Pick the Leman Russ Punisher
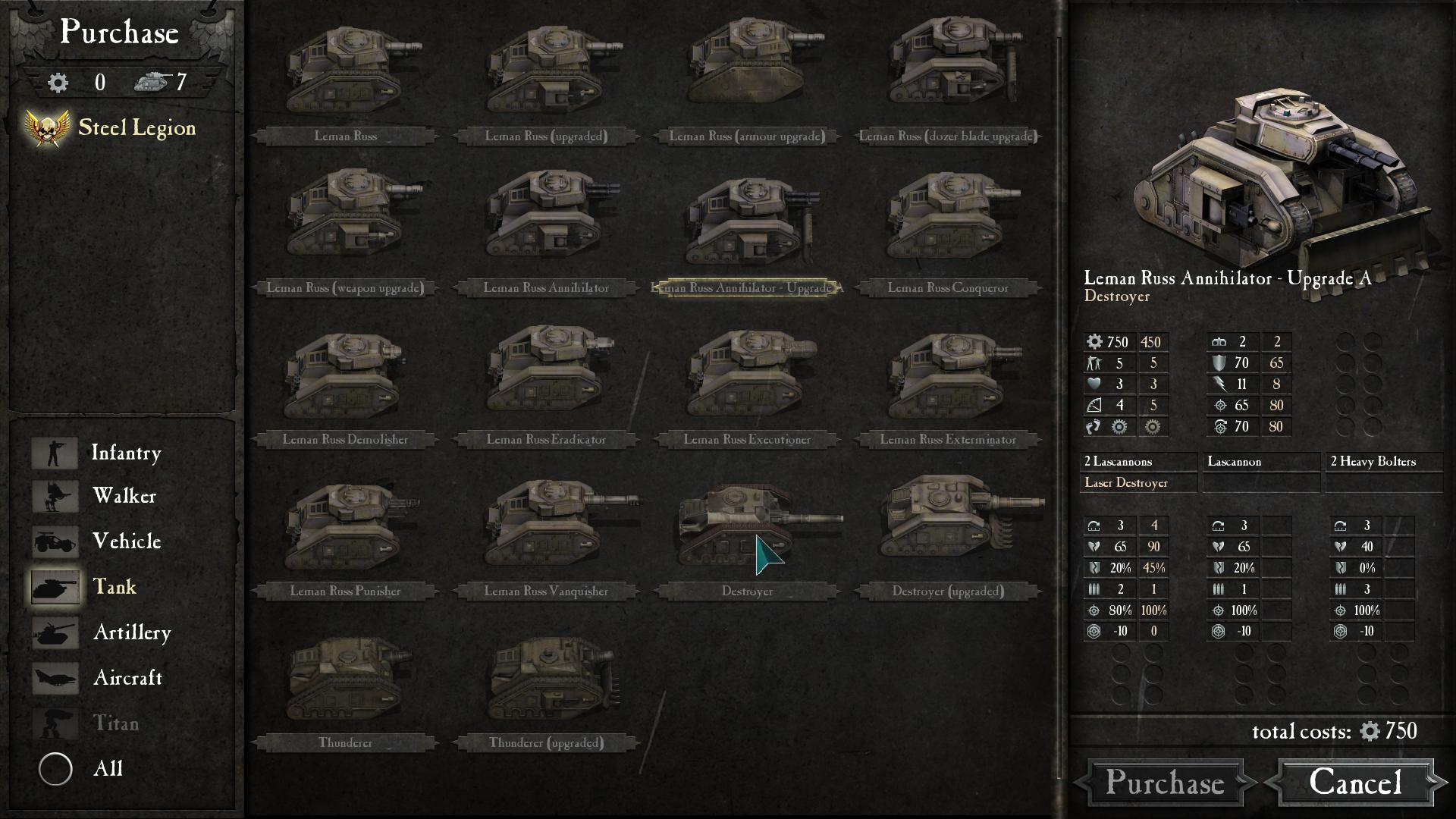This screenshot has width=1456, height=819. click(x=346, y=531)
